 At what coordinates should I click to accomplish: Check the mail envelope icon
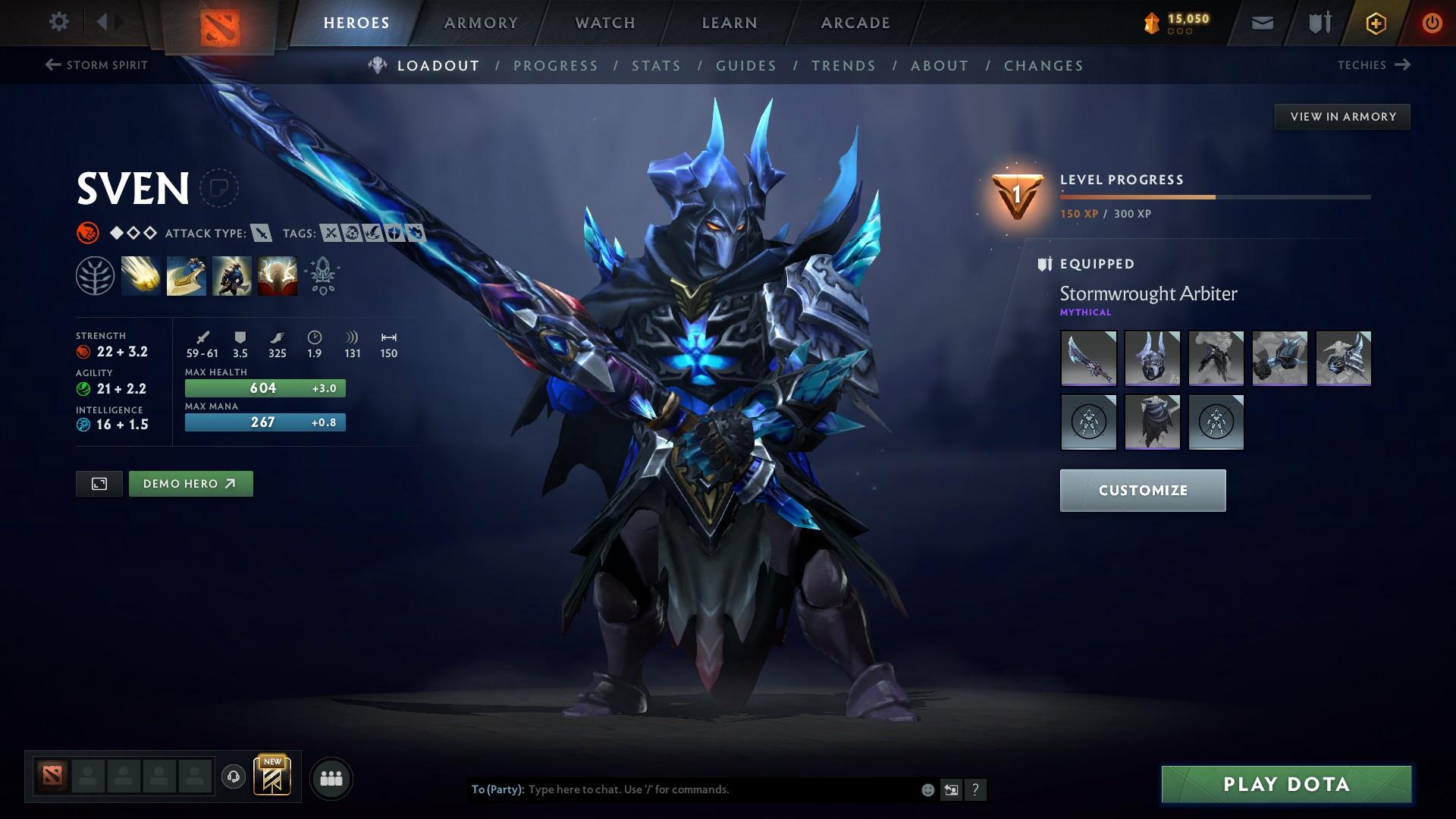click(1261, 22)
